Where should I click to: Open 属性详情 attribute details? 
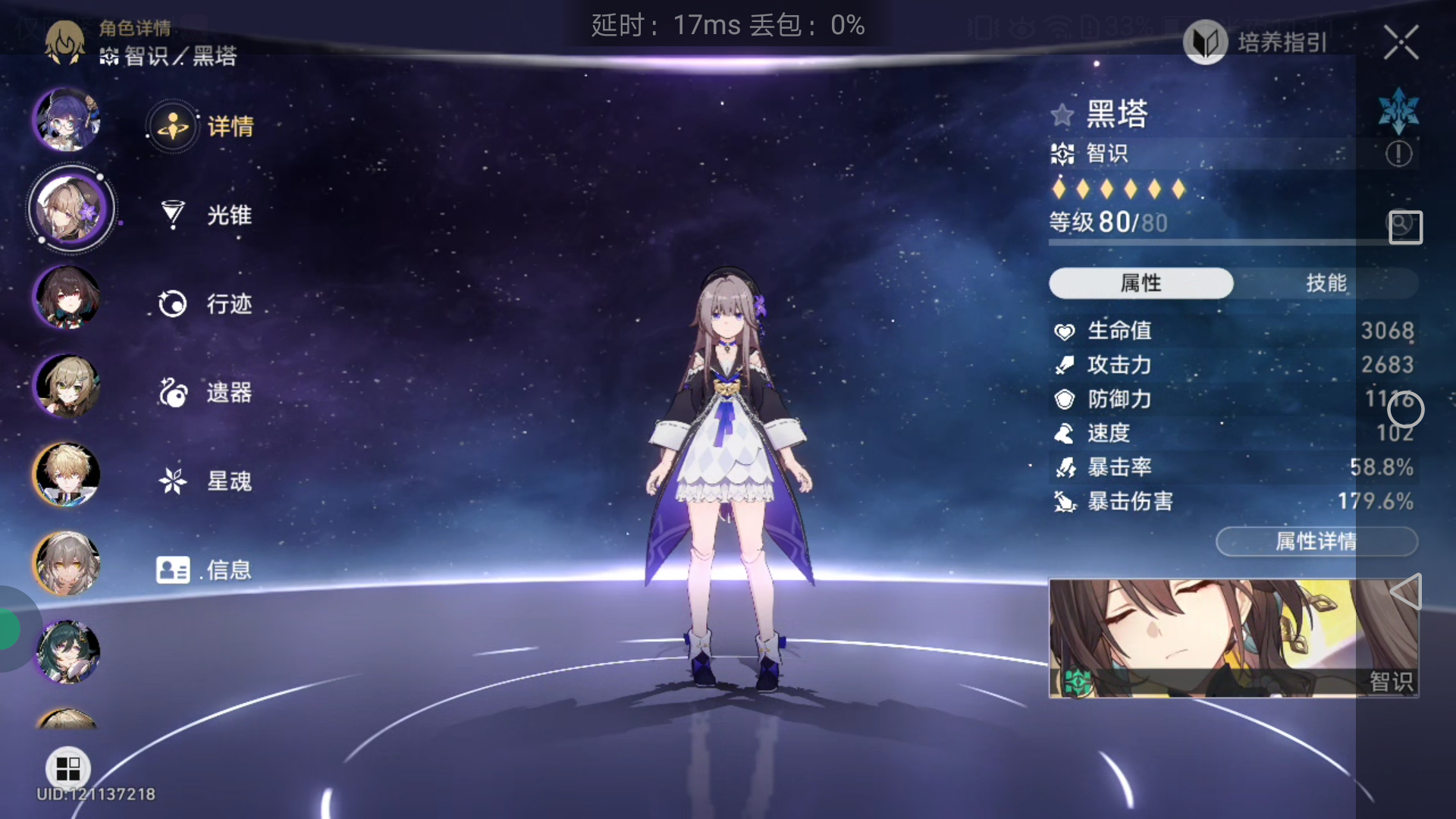click(x=1316, y=541)
